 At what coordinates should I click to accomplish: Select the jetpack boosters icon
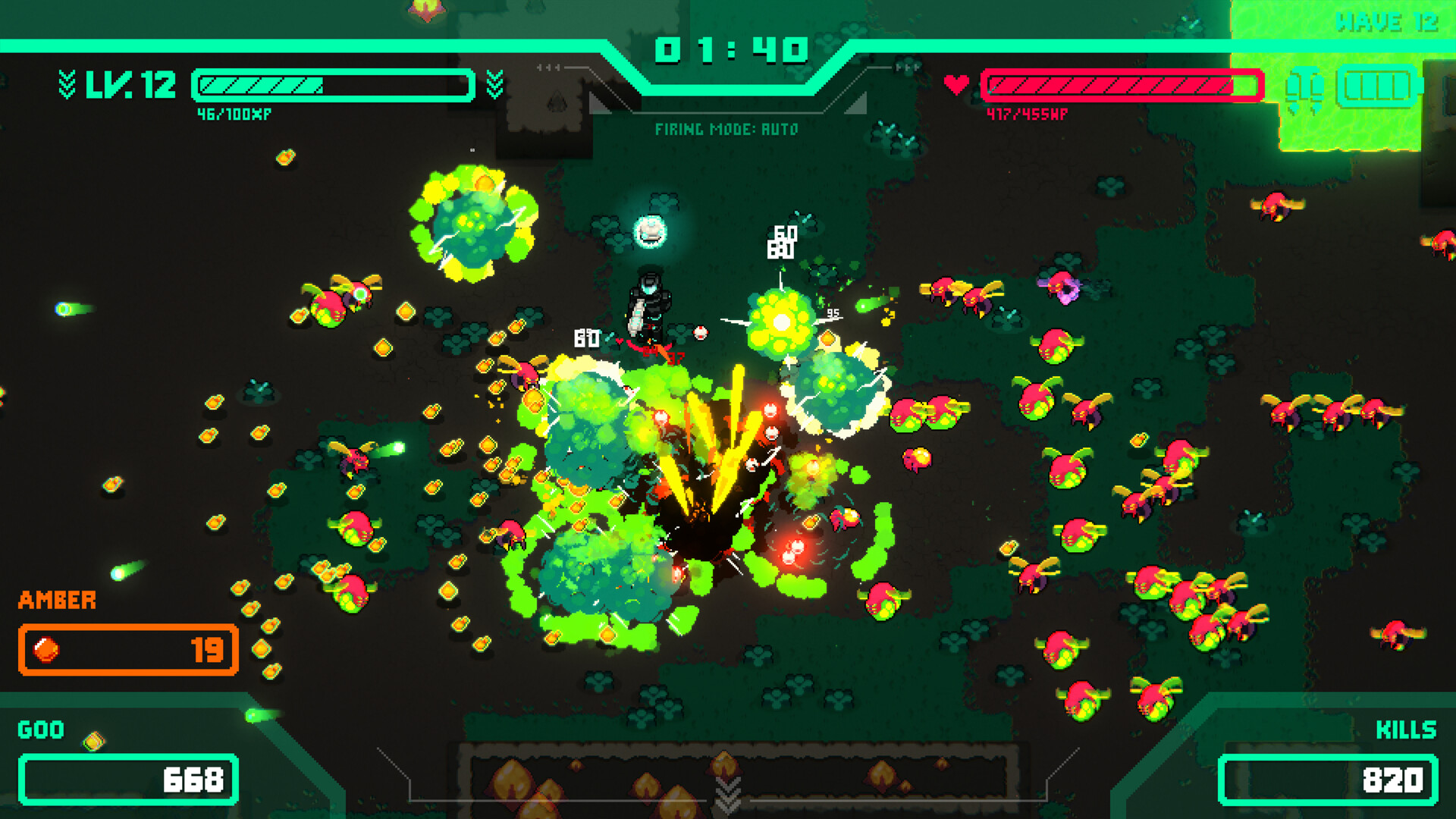(x=1303, y=86)
